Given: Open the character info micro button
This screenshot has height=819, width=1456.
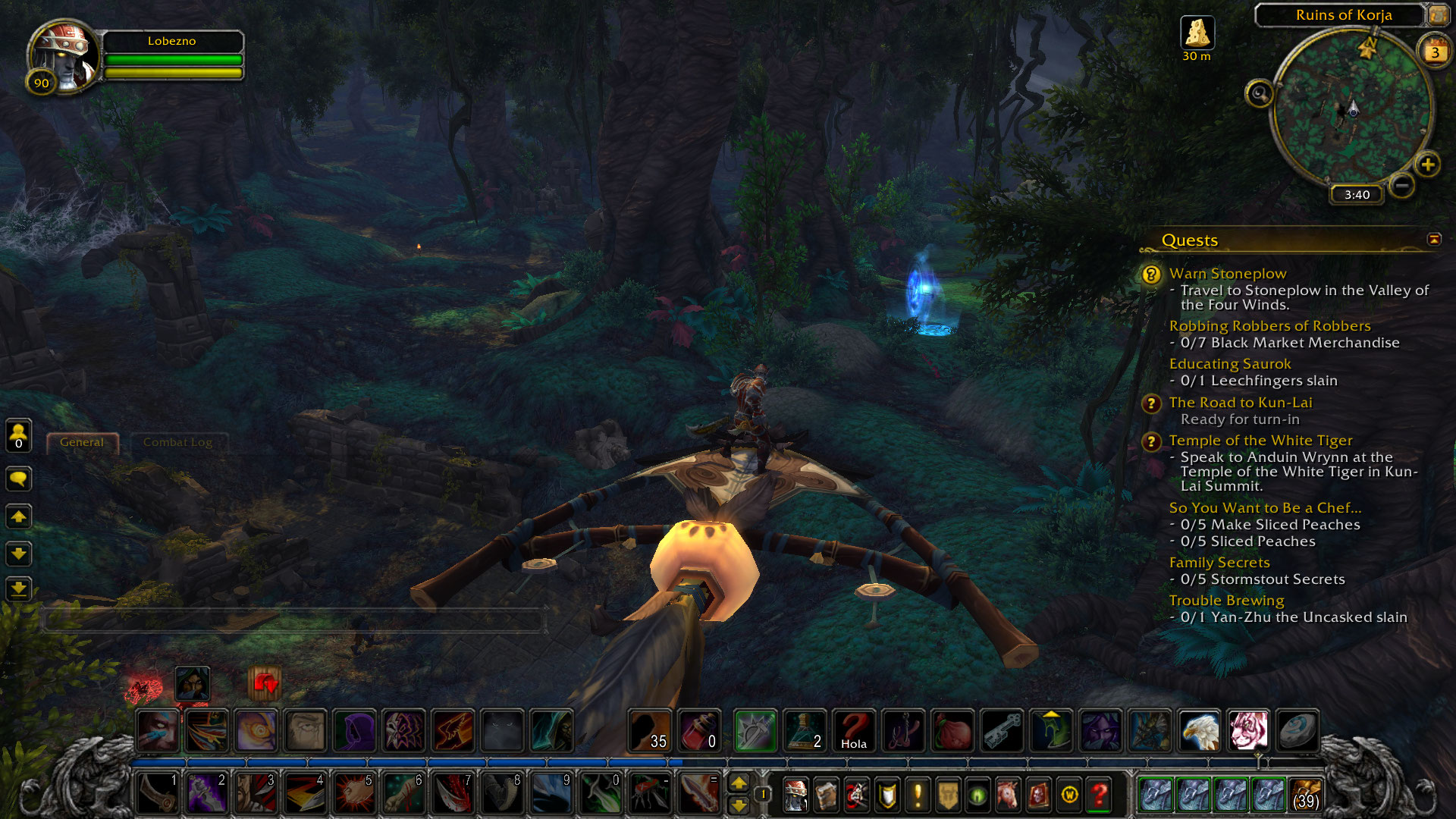Looking at the screenshot, I should (795, 795).
